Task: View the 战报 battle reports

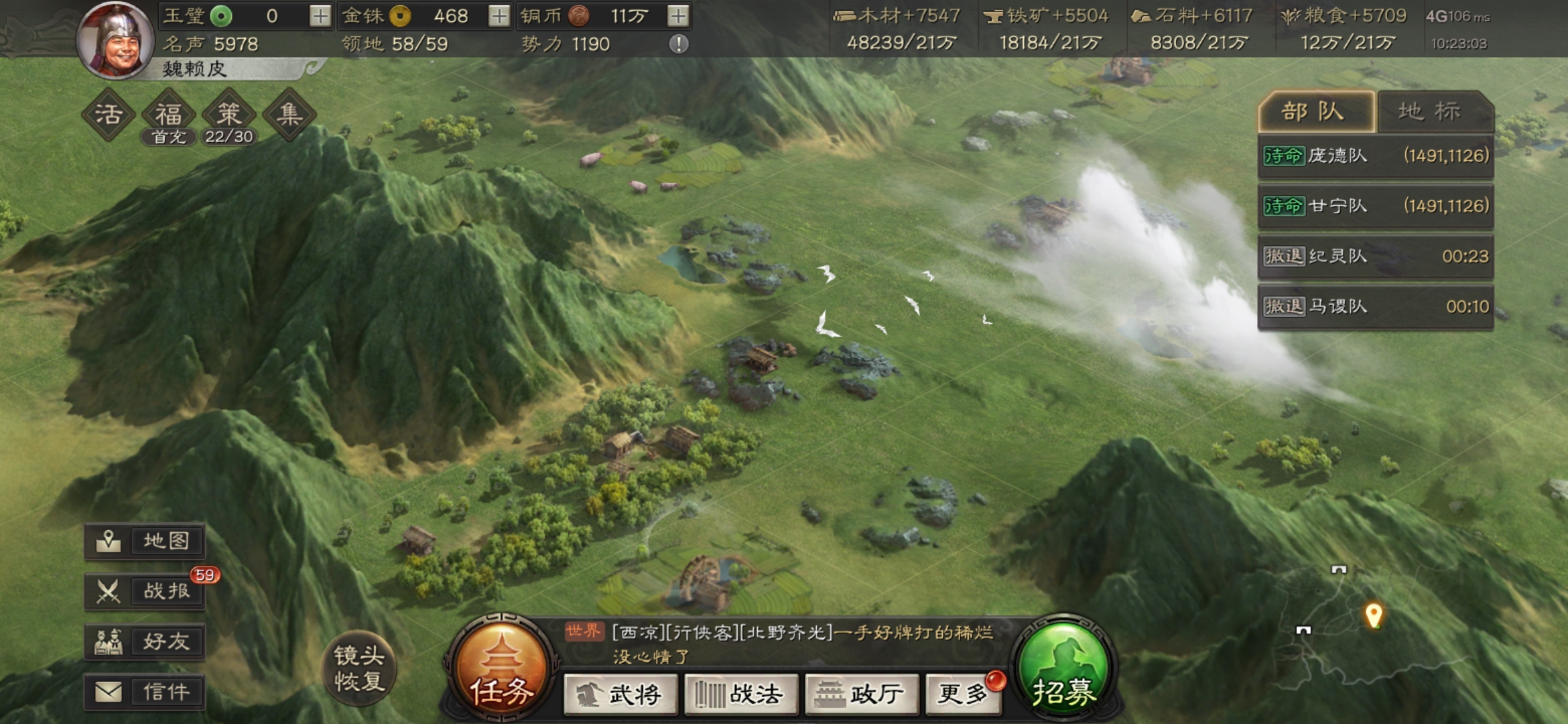Action: point(145,591)
